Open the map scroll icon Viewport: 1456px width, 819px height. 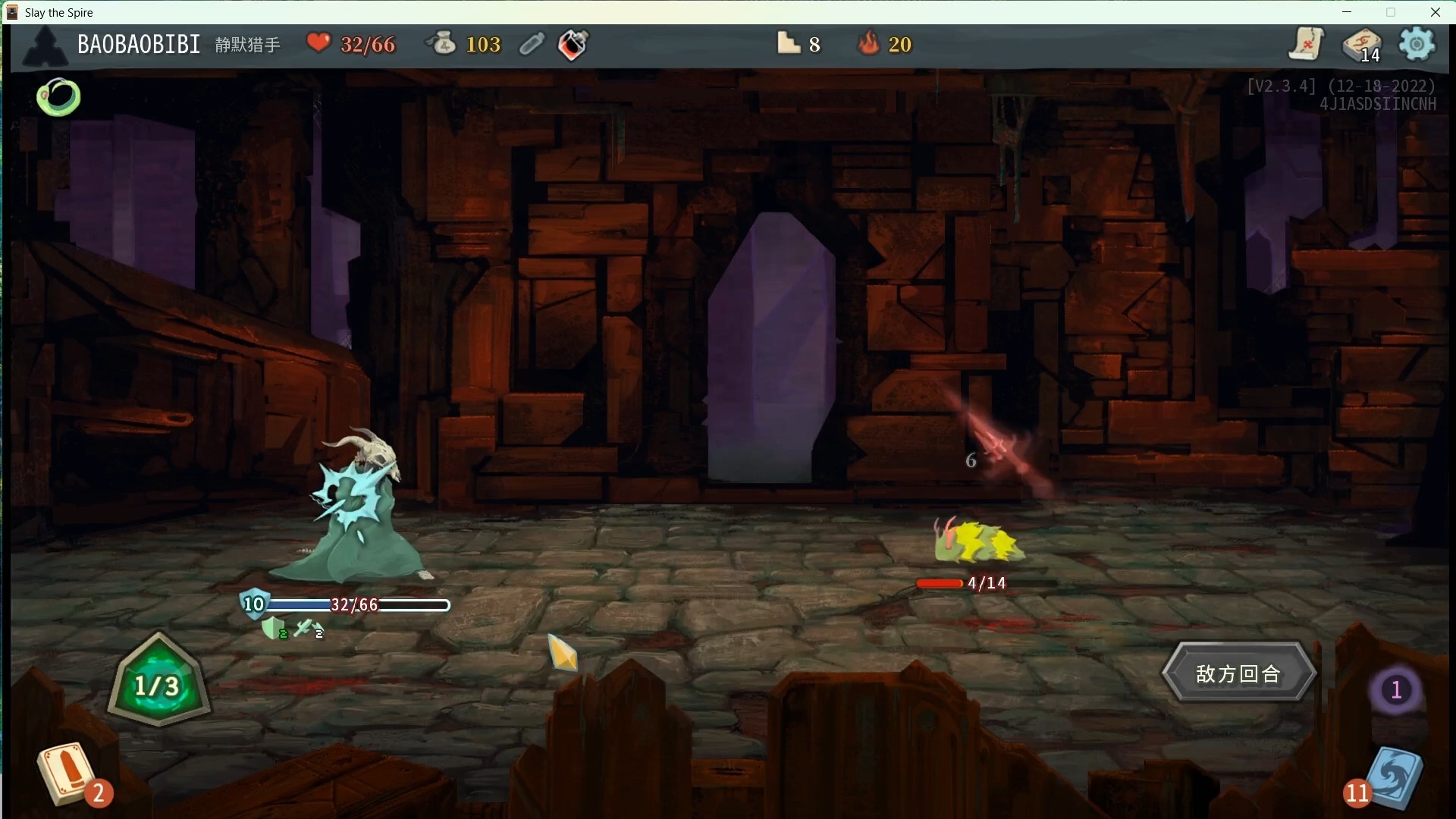(1306, 44)
